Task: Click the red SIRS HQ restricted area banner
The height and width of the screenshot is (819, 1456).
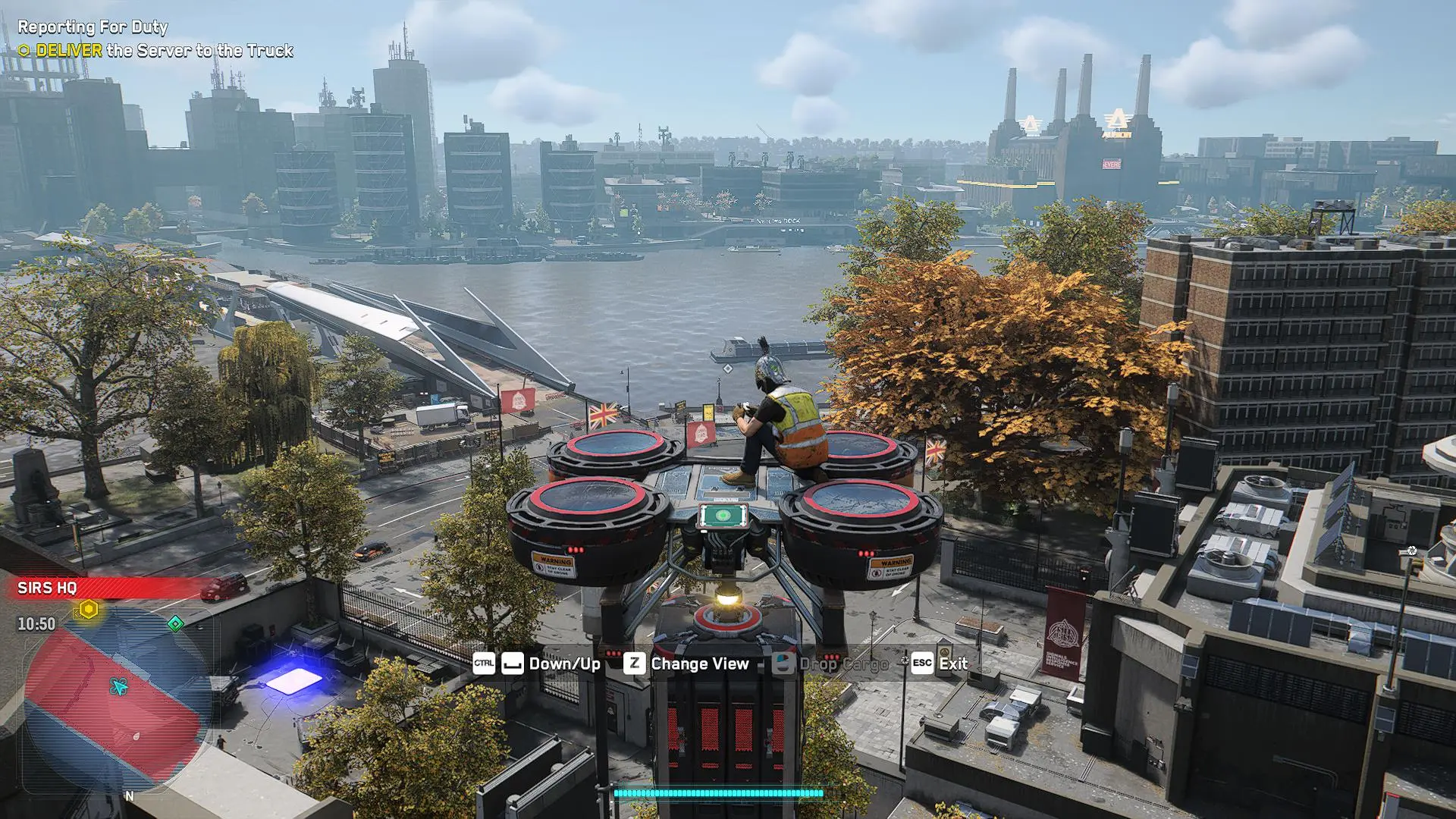Action: coord(106,588)
